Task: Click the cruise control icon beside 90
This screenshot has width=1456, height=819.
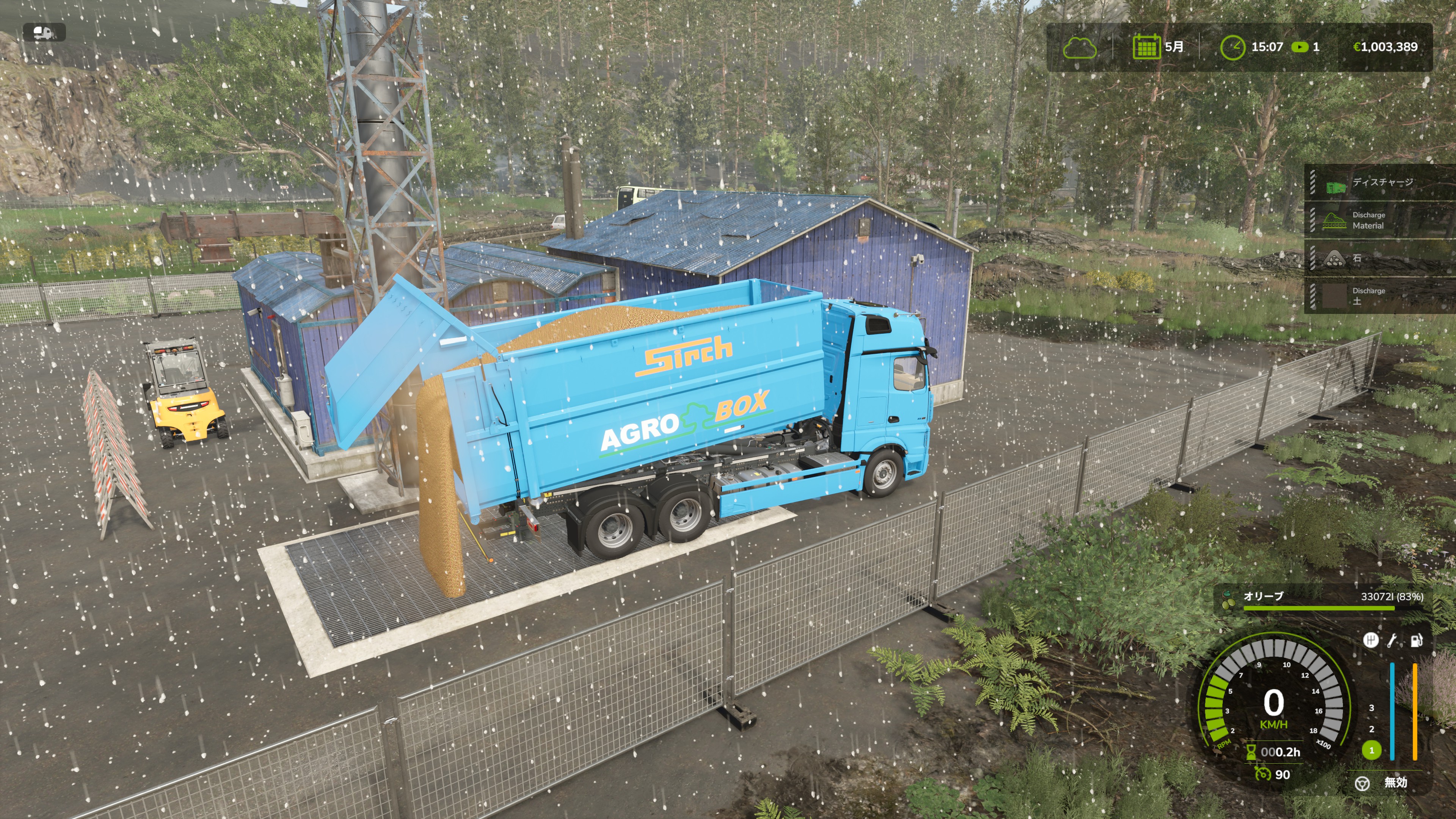Action: click(x=1261, y=774)
